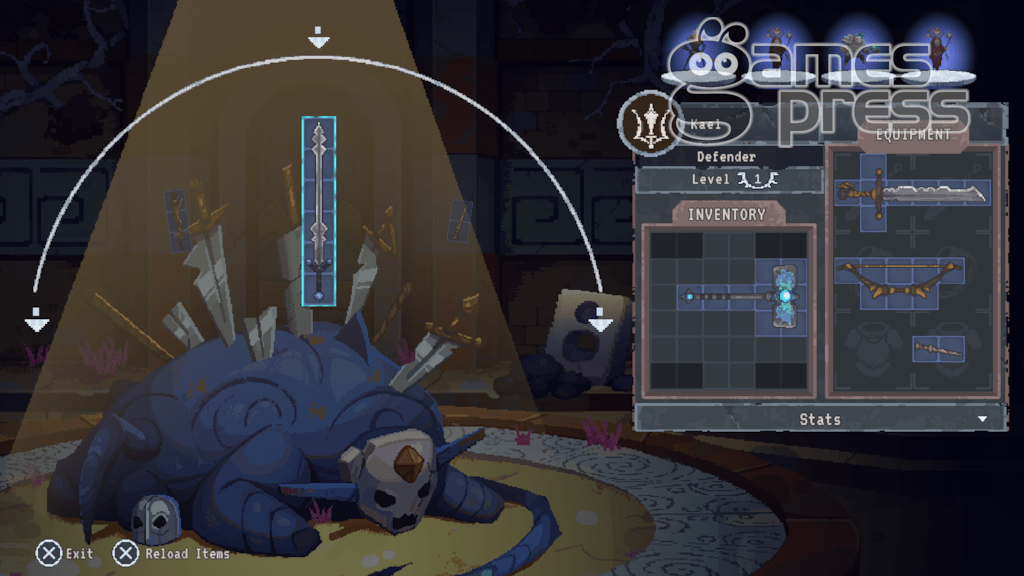Select the small dagger in equipment

coord(937,348)
